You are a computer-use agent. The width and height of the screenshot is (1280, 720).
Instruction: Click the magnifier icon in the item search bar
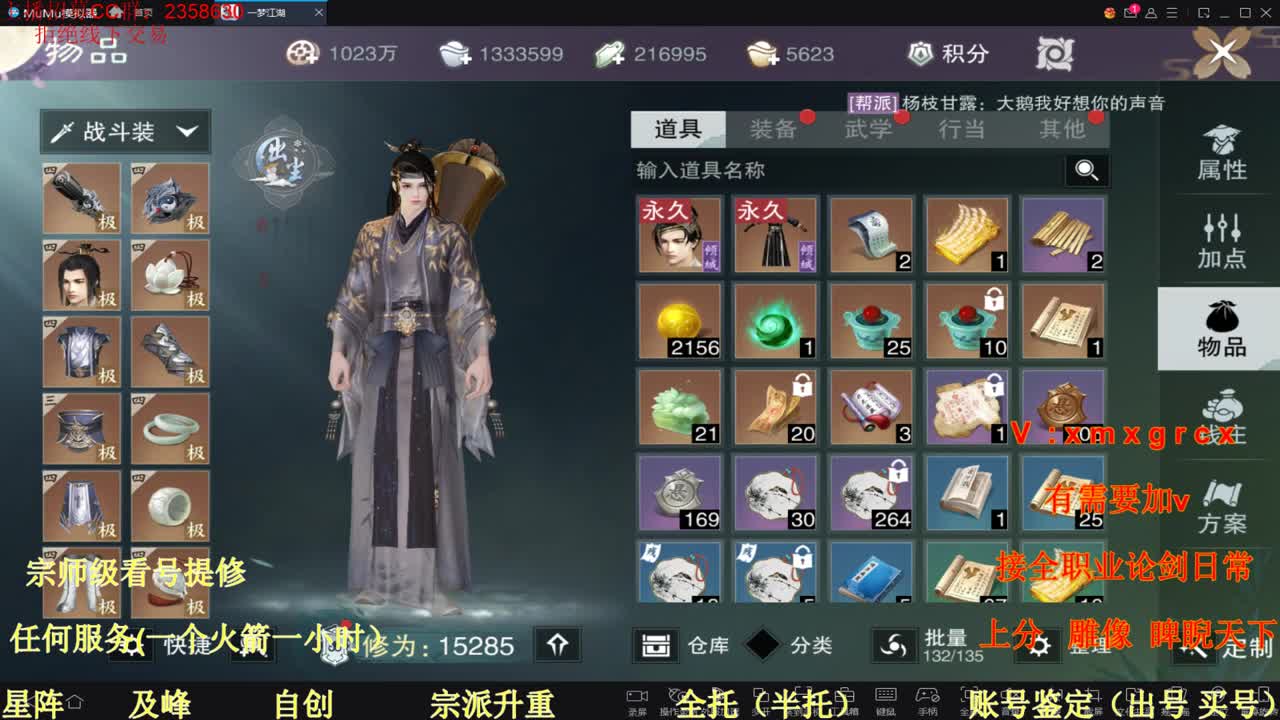coord(1086,171)
